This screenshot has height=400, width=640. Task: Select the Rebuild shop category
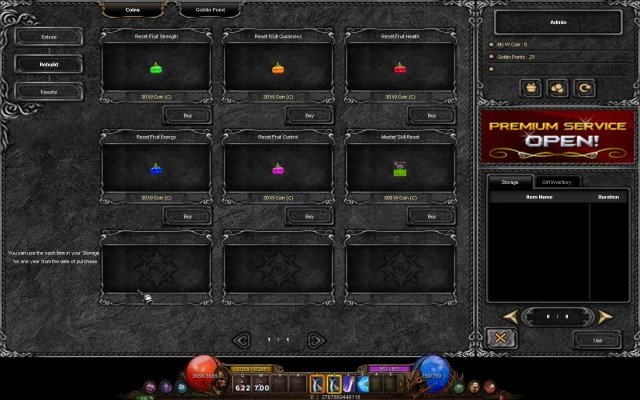49,63
